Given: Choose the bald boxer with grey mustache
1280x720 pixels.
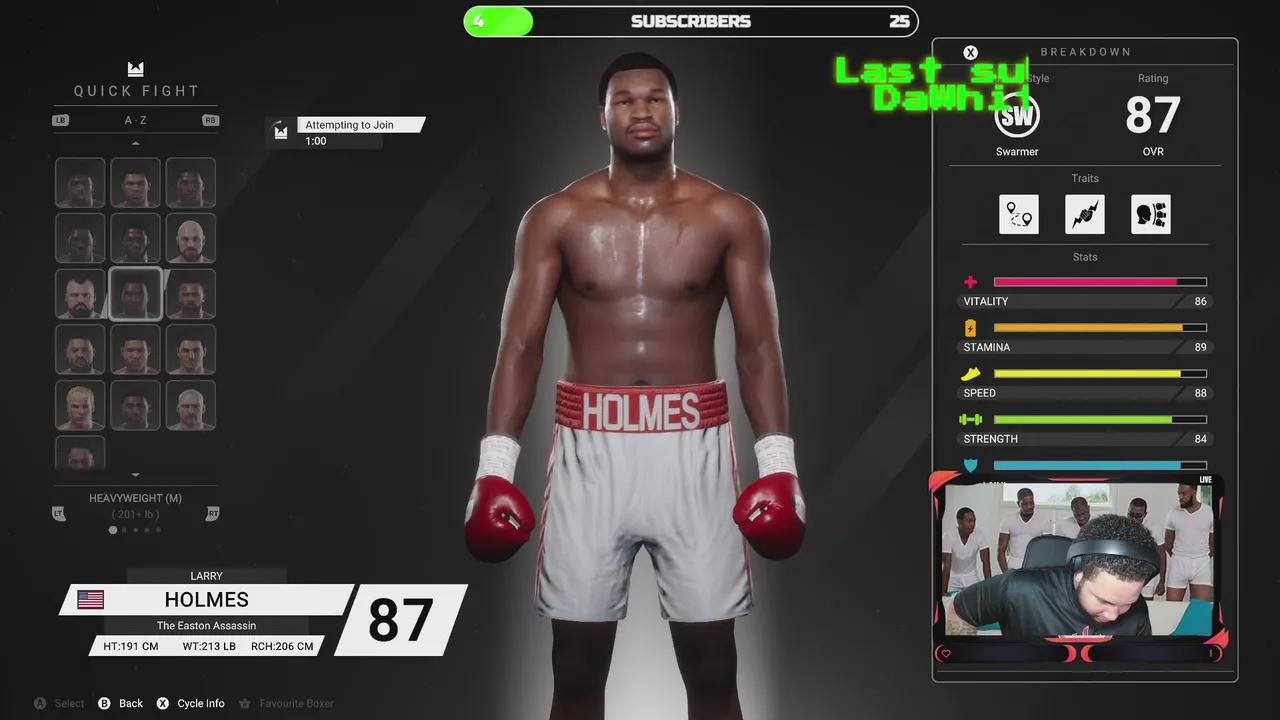Looking at the screenshot, I should pos(190,405).
